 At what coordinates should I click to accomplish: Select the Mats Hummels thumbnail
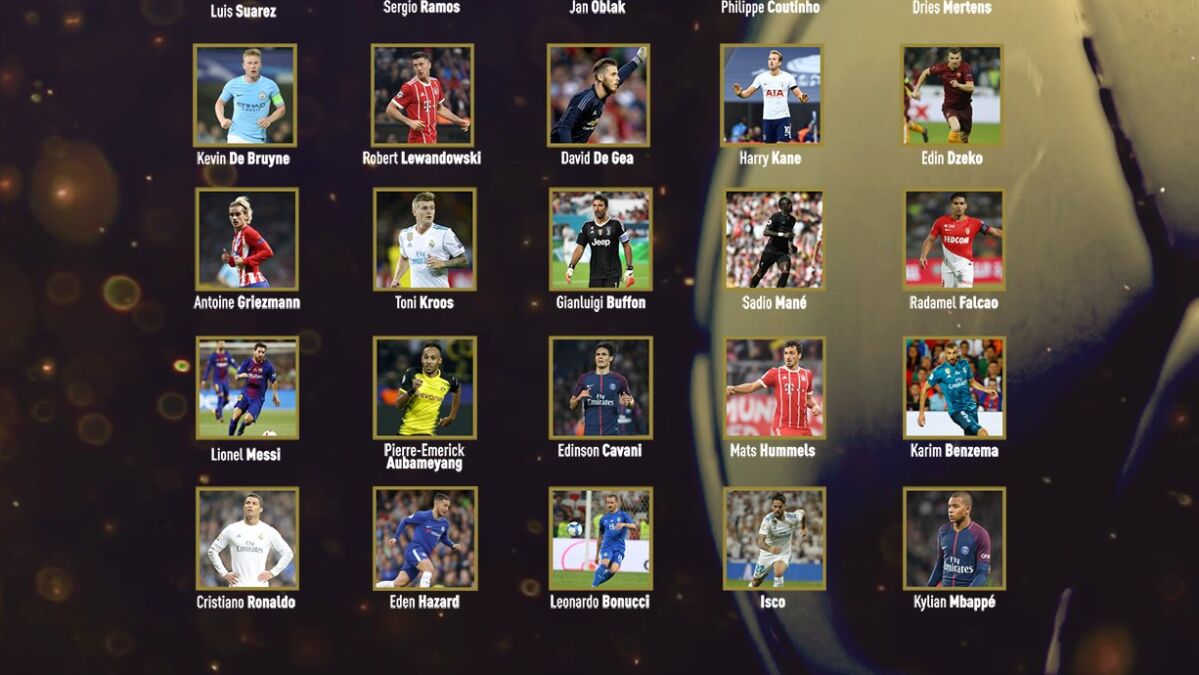point(775,387)
